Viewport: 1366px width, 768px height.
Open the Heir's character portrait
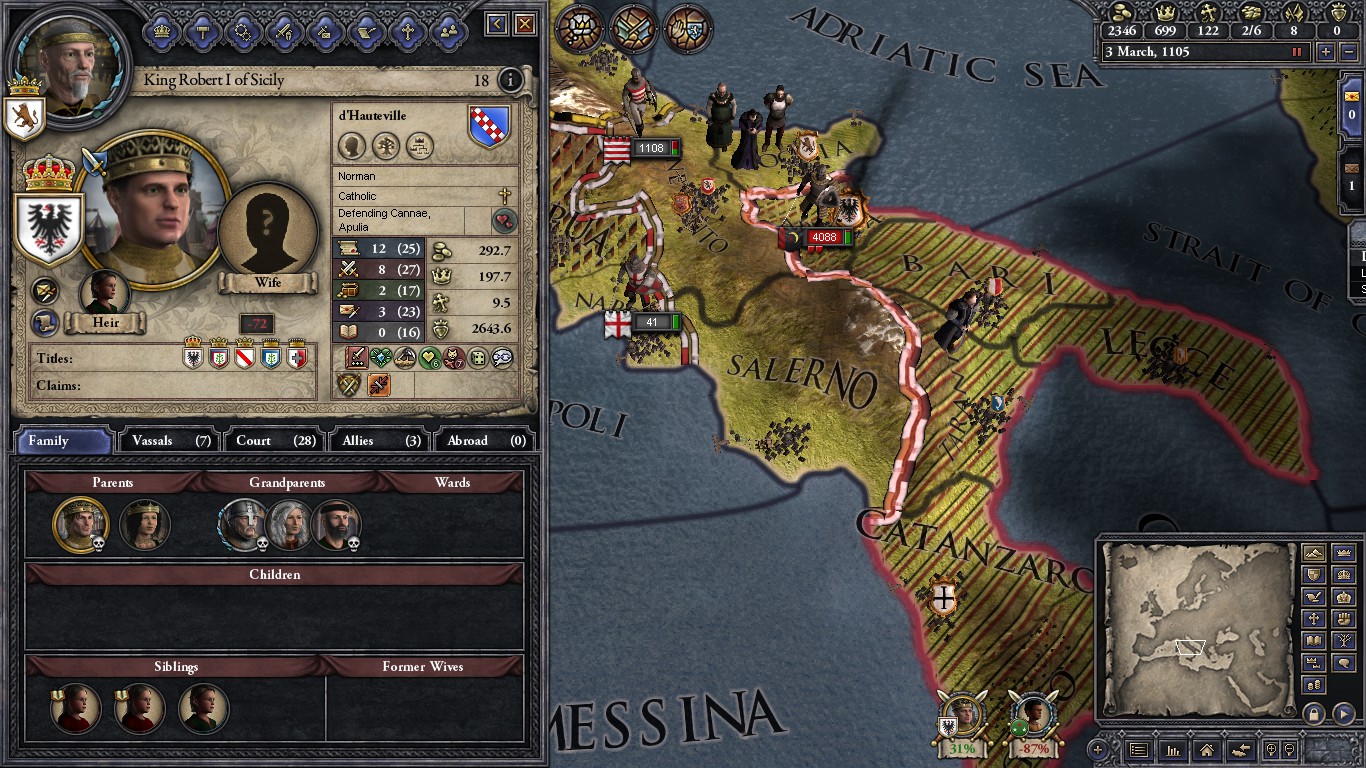[x=105, y=292]
